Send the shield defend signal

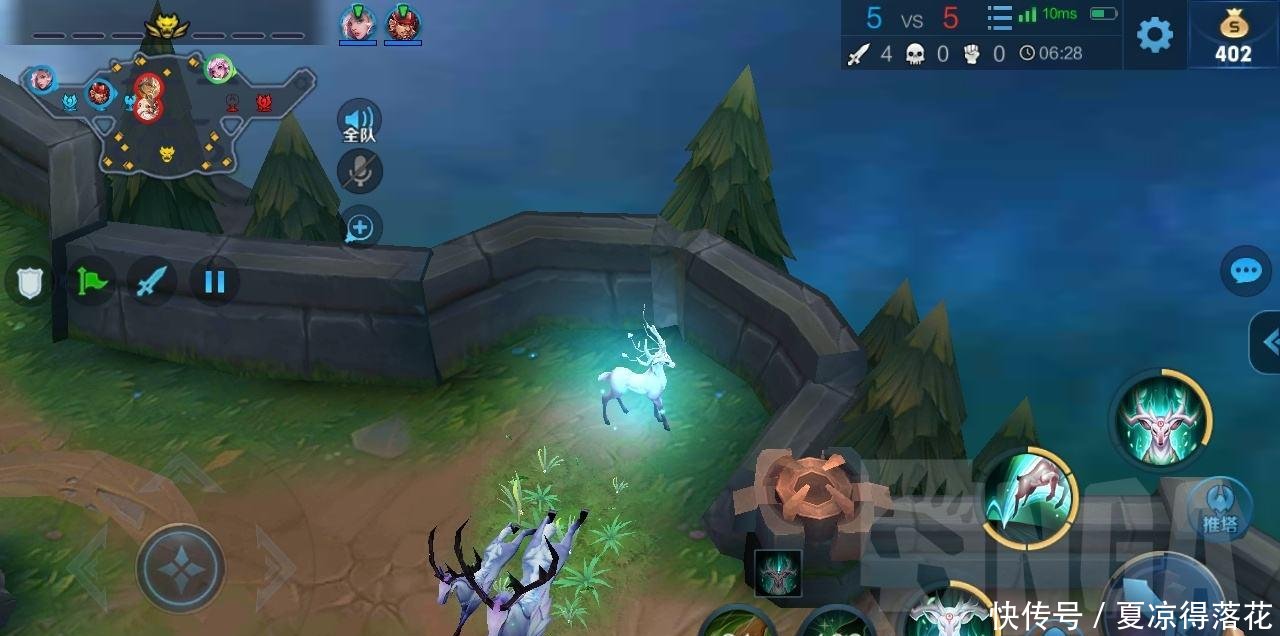(x=28, y=281)
